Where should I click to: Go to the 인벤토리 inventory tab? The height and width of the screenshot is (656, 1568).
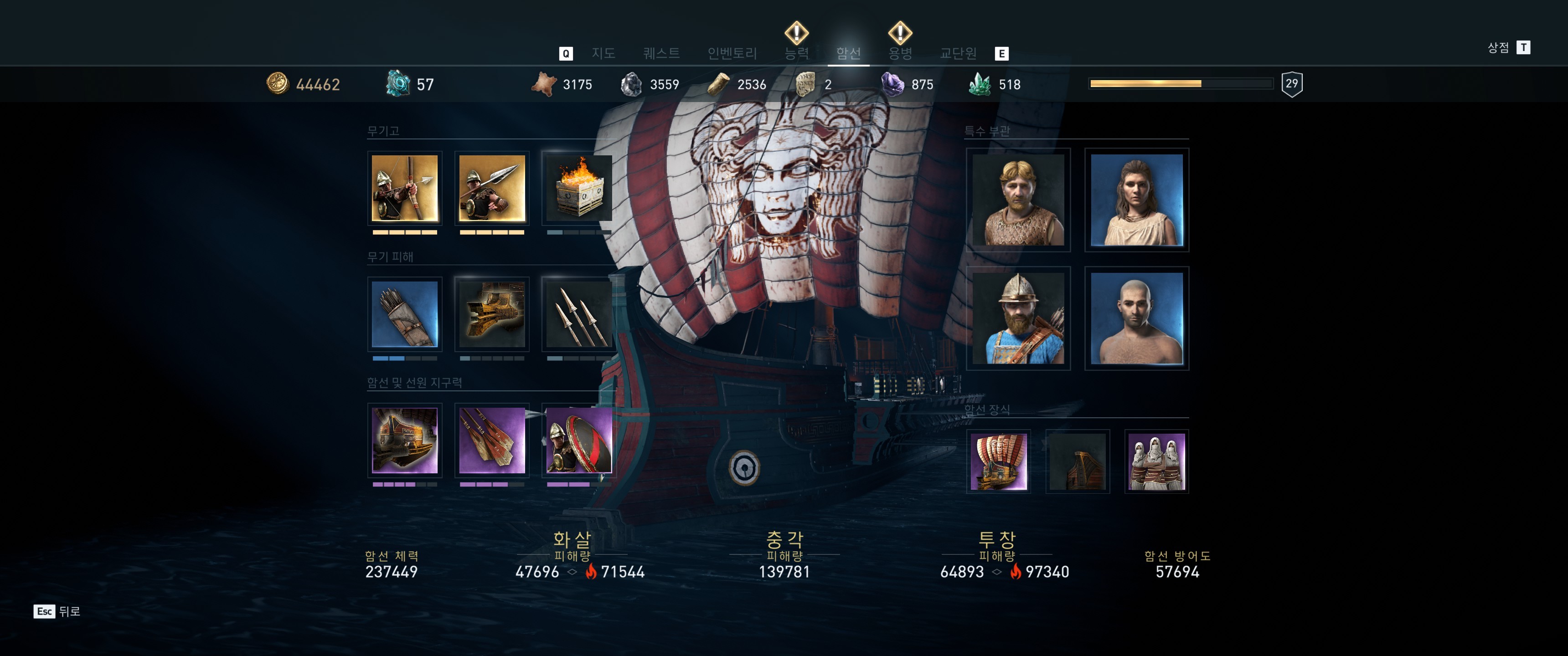[x=732, y=54]
